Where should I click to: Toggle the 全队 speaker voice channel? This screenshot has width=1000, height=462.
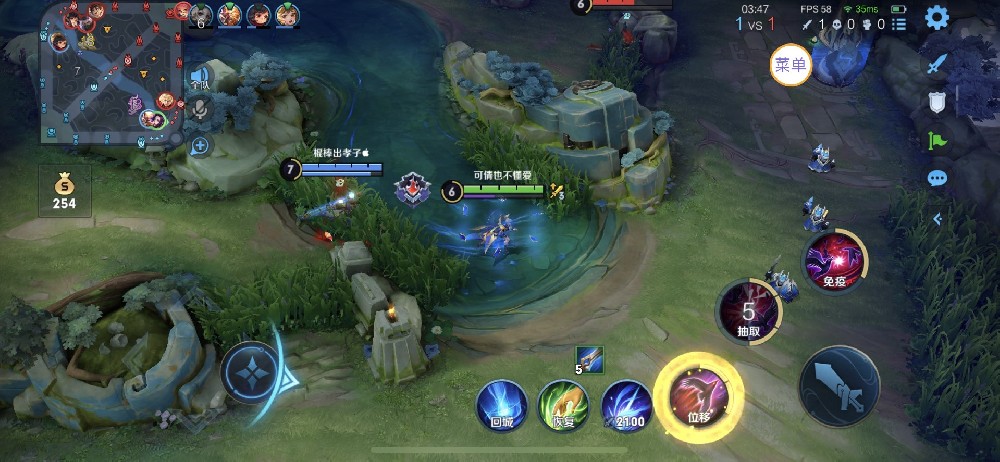coord(201,77)
